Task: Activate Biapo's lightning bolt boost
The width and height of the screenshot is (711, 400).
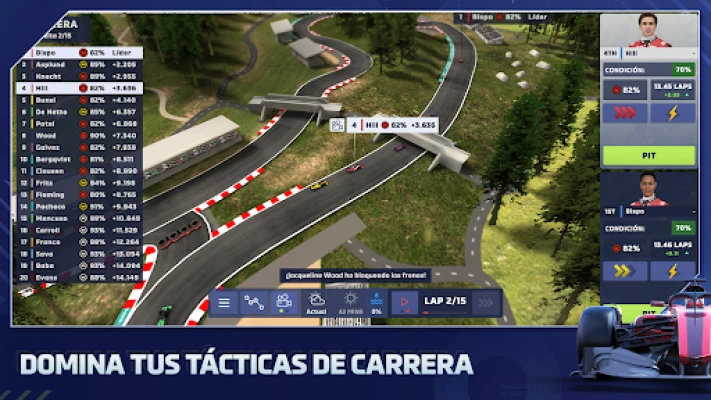Action: [x=672, y=270]
